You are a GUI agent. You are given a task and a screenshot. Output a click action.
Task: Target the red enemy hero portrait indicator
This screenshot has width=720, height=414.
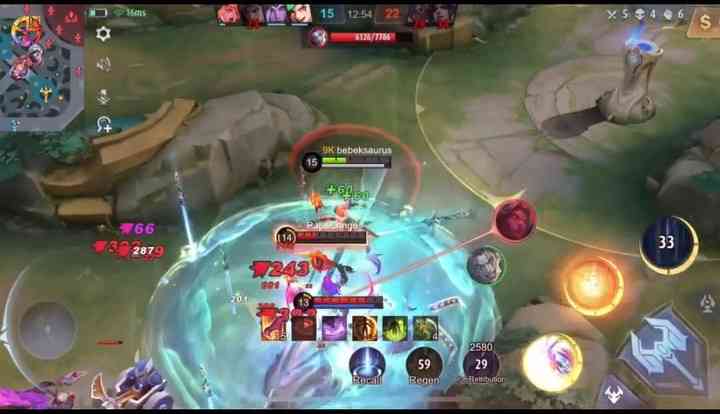point(515,218)
